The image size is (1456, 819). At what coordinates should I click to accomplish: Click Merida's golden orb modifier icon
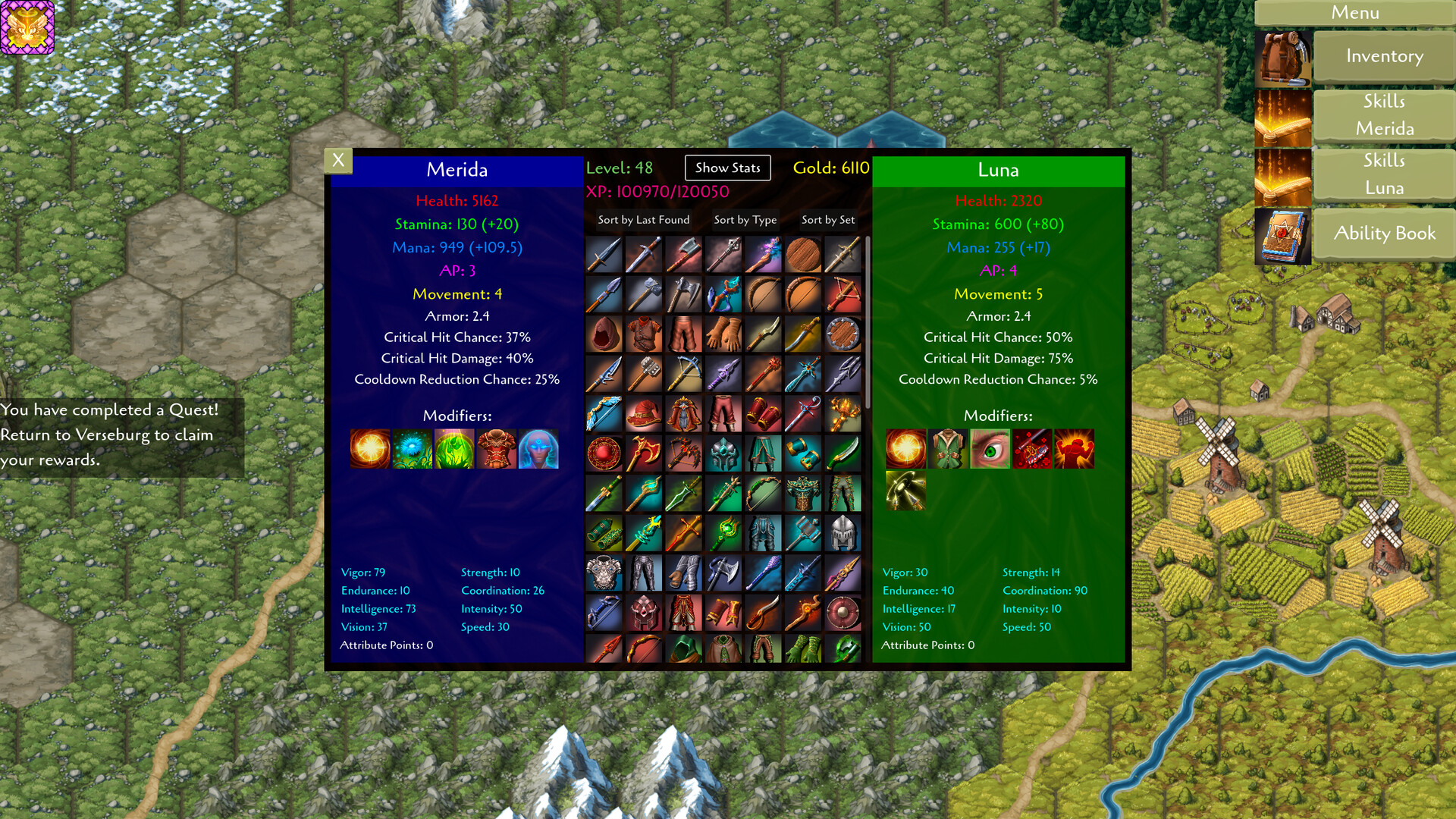[370, 449]
